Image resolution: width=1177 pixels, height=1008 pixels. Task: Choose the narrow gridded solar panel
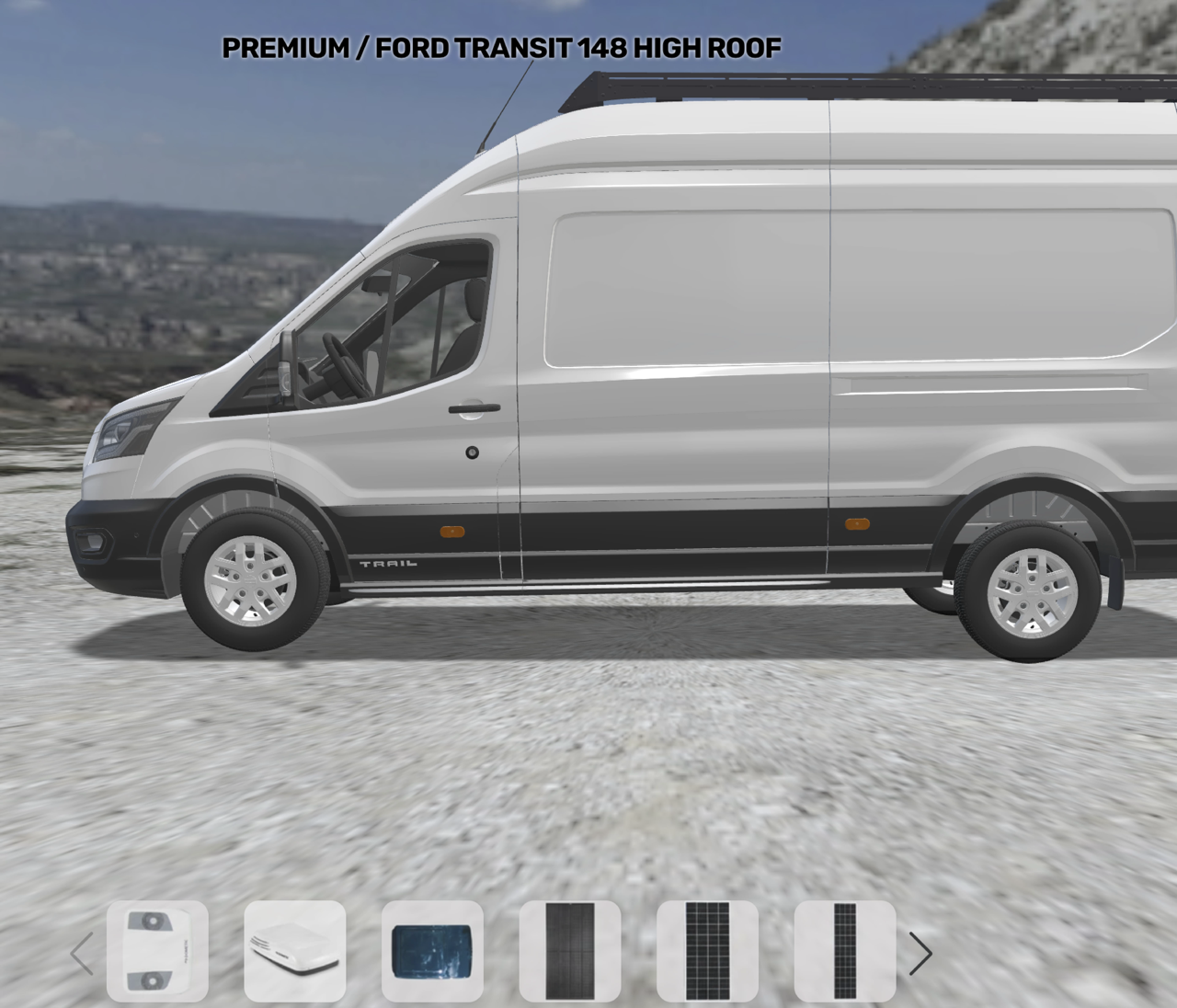(x=844, y=951)
